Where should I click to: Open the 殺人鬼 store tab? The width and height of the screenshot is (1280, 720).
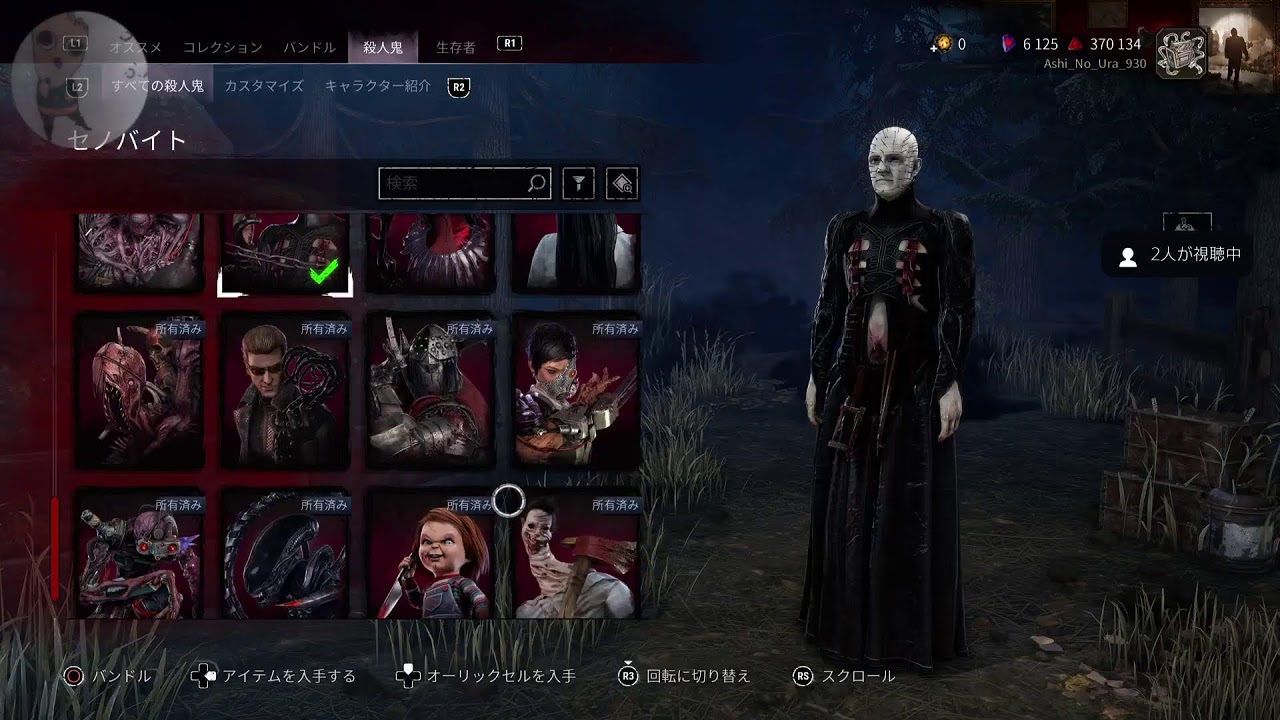(x=382, y=47)
